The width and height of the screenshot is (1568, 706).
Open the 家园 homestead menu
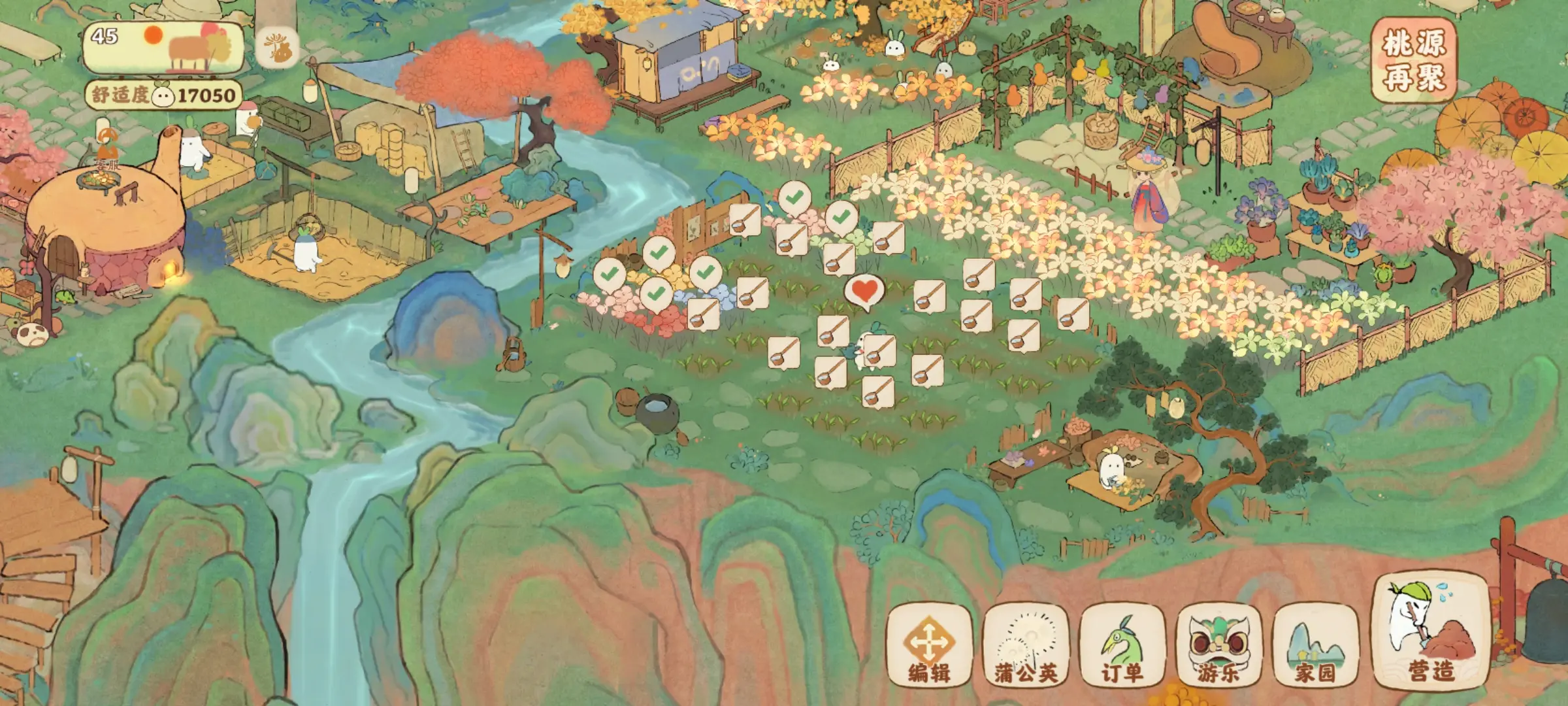tap(1315, 646)
